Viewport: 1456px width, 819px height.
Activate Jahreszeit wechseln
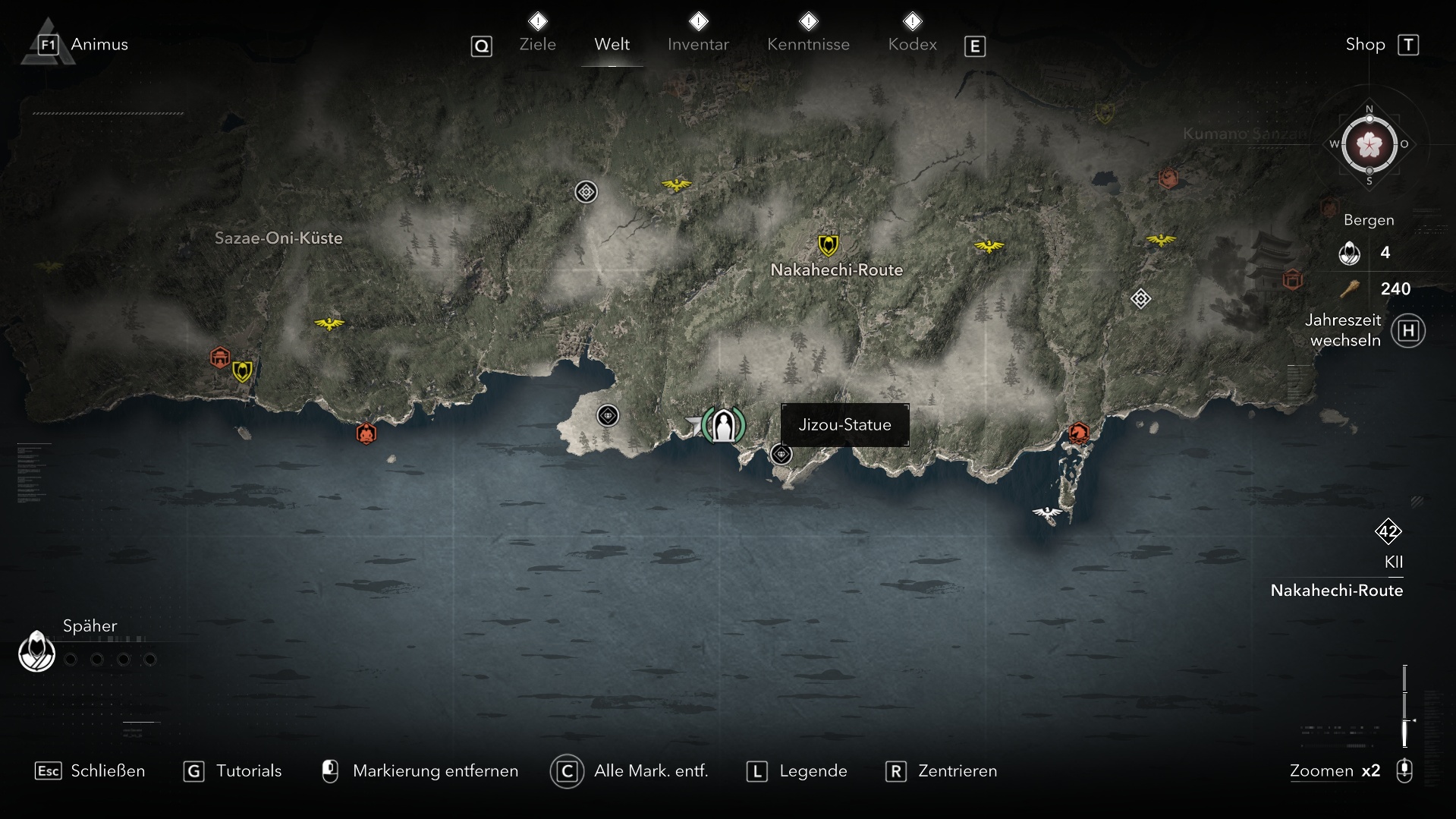click(x=1408, y=331)
